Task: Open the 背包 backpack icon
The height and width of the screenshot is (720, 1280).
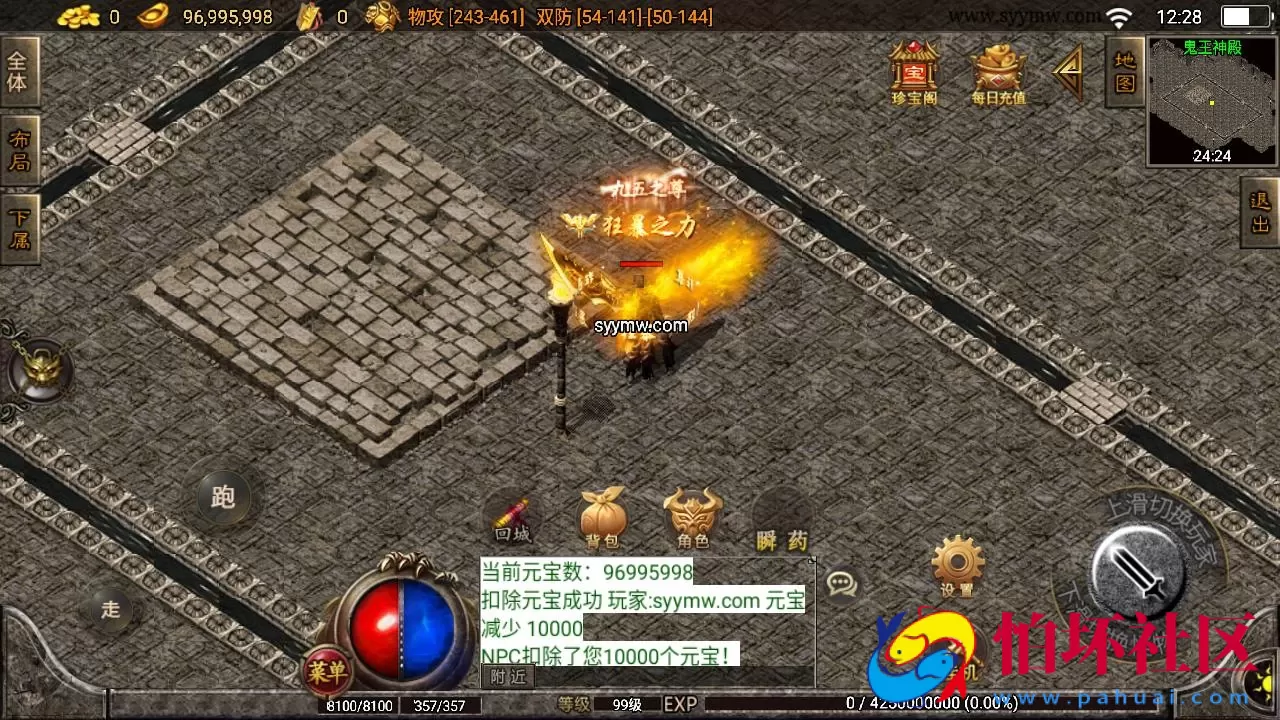Action: tap(601, 515)
